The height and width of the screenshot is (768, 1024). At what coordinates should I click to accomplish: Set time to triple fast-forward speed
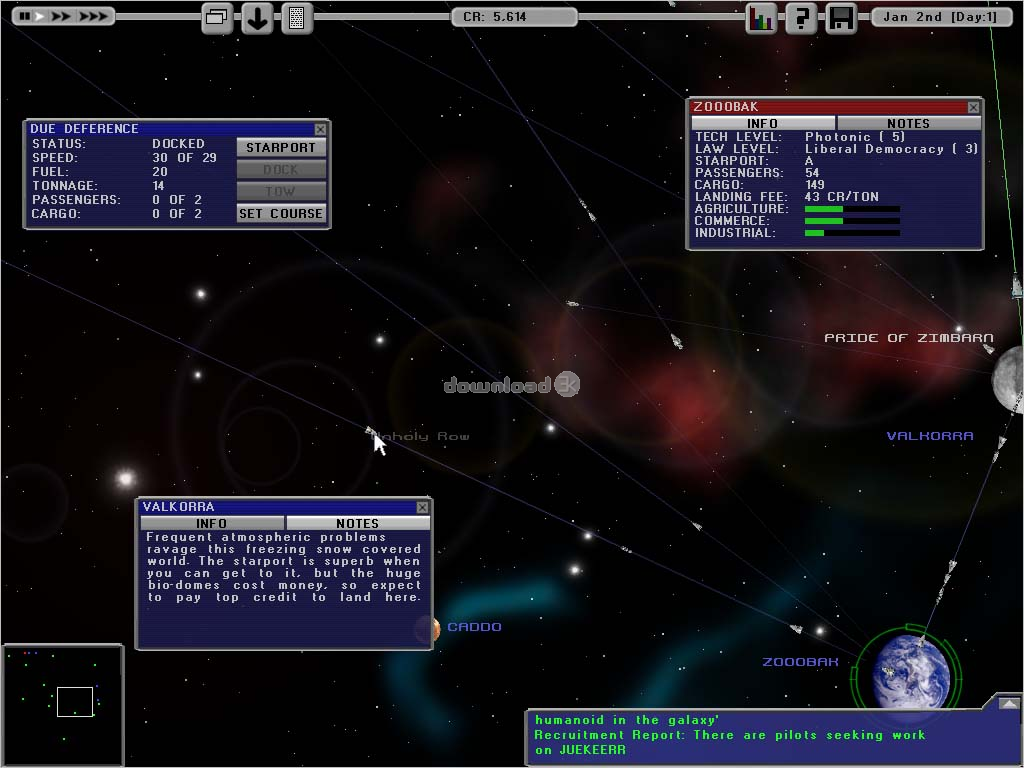(x=92, y=16)
